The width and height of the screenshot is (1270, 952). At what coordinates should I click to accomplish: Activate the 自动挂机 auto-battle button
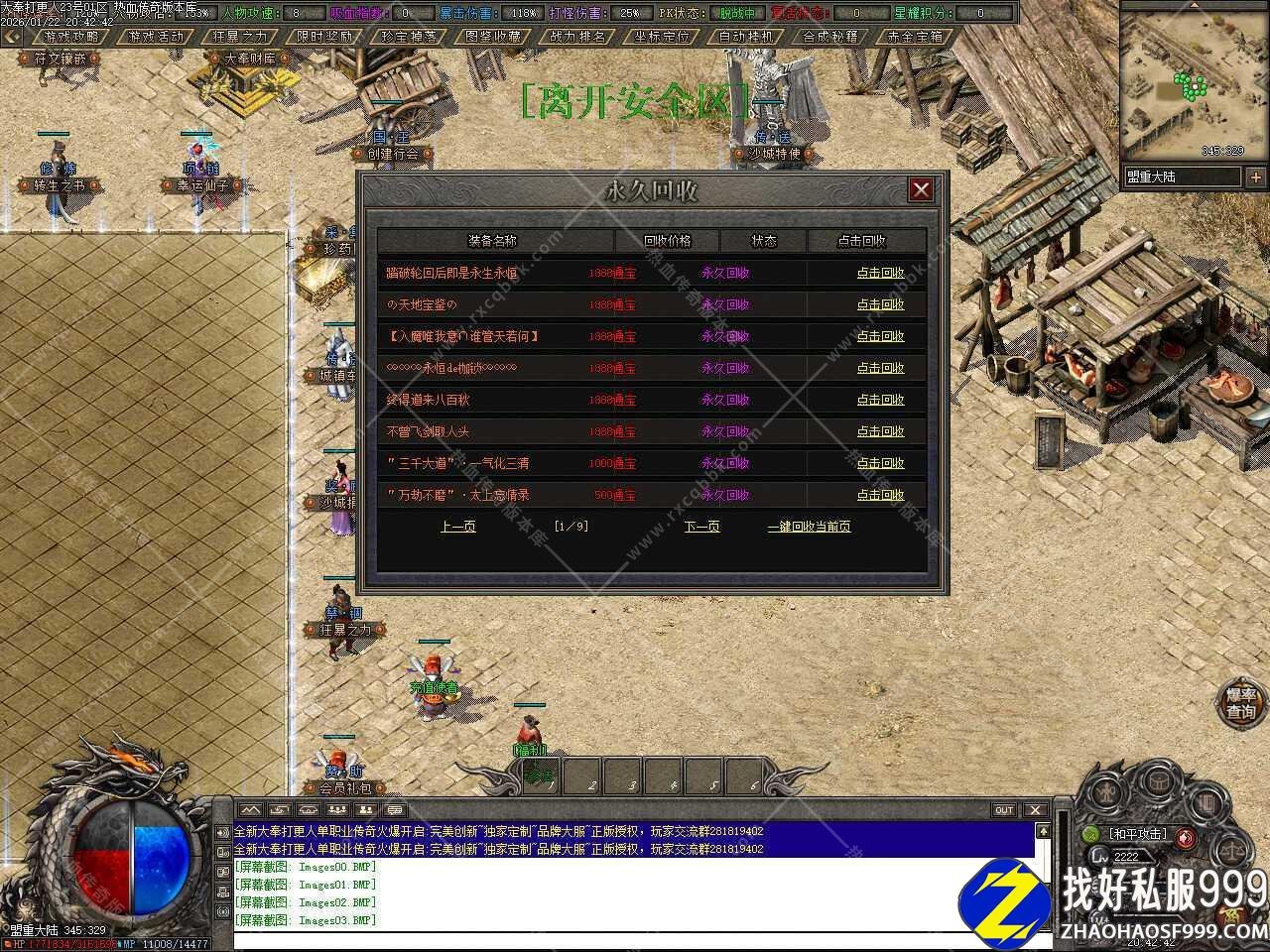coord(746,37)
